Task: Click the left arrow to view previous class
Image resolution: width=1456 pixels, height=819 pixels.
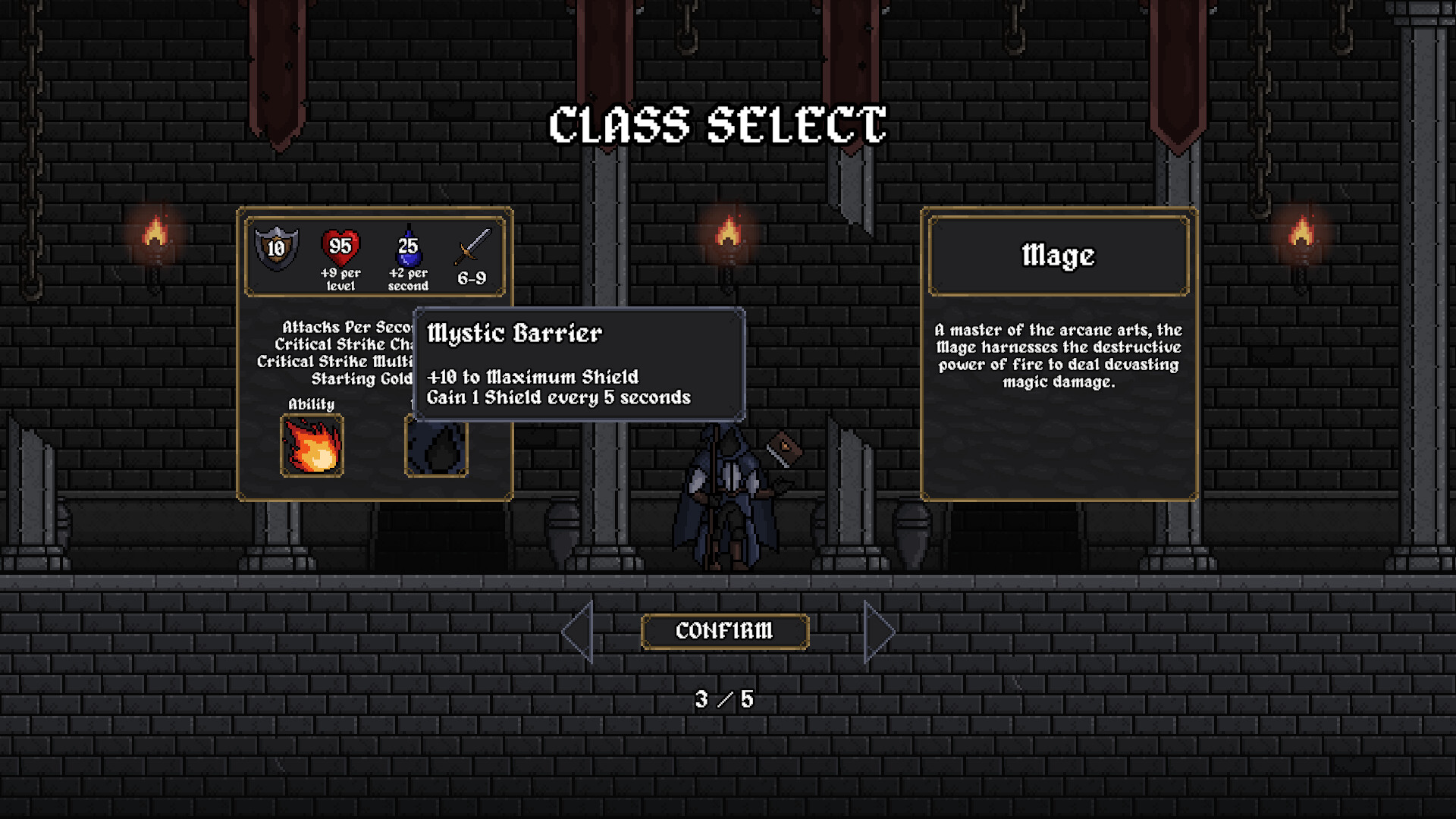Action: (x=579, y=630)
